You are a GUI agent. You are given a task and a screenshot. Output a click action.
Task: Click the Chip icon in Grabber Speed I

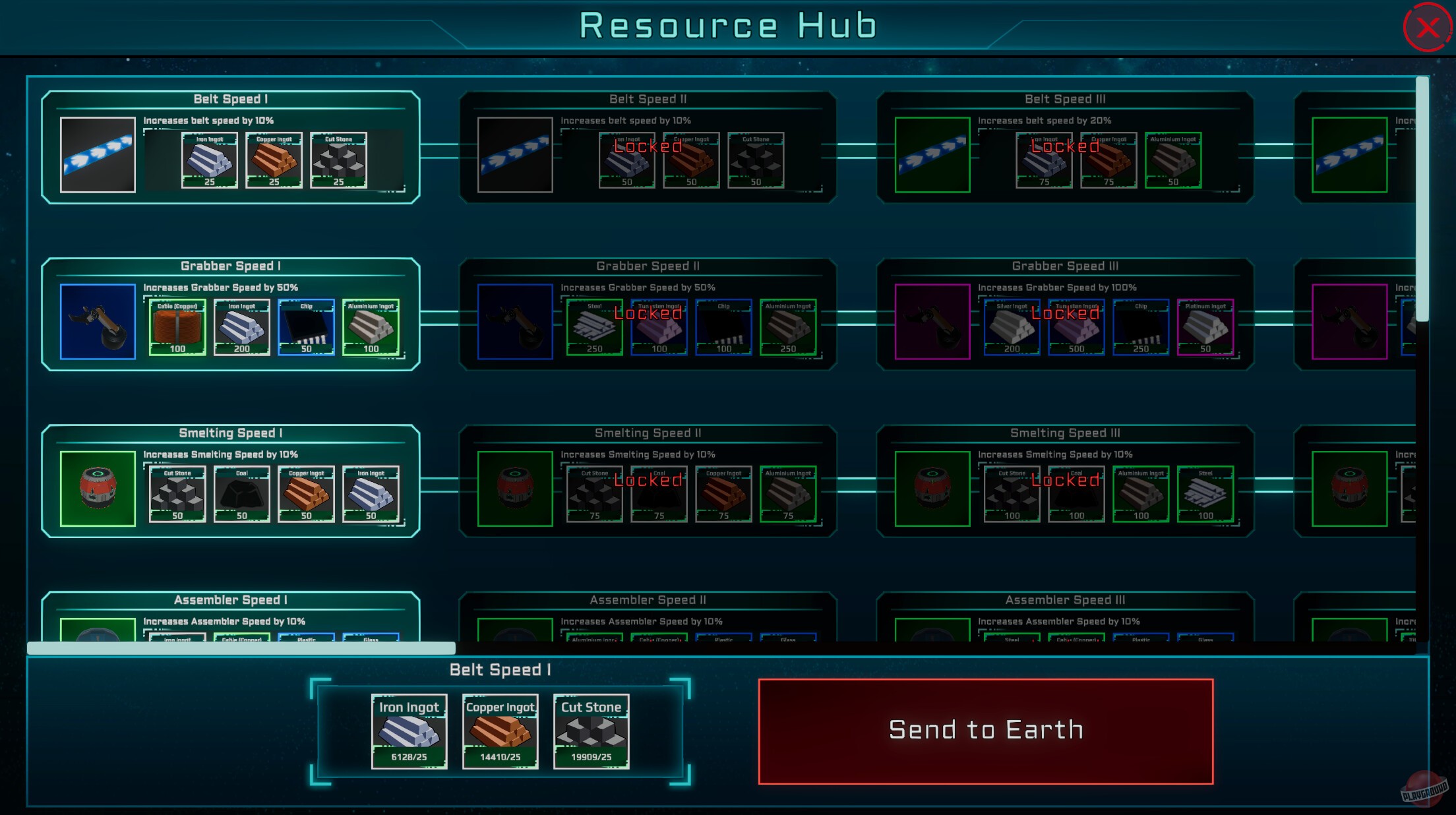306,327
